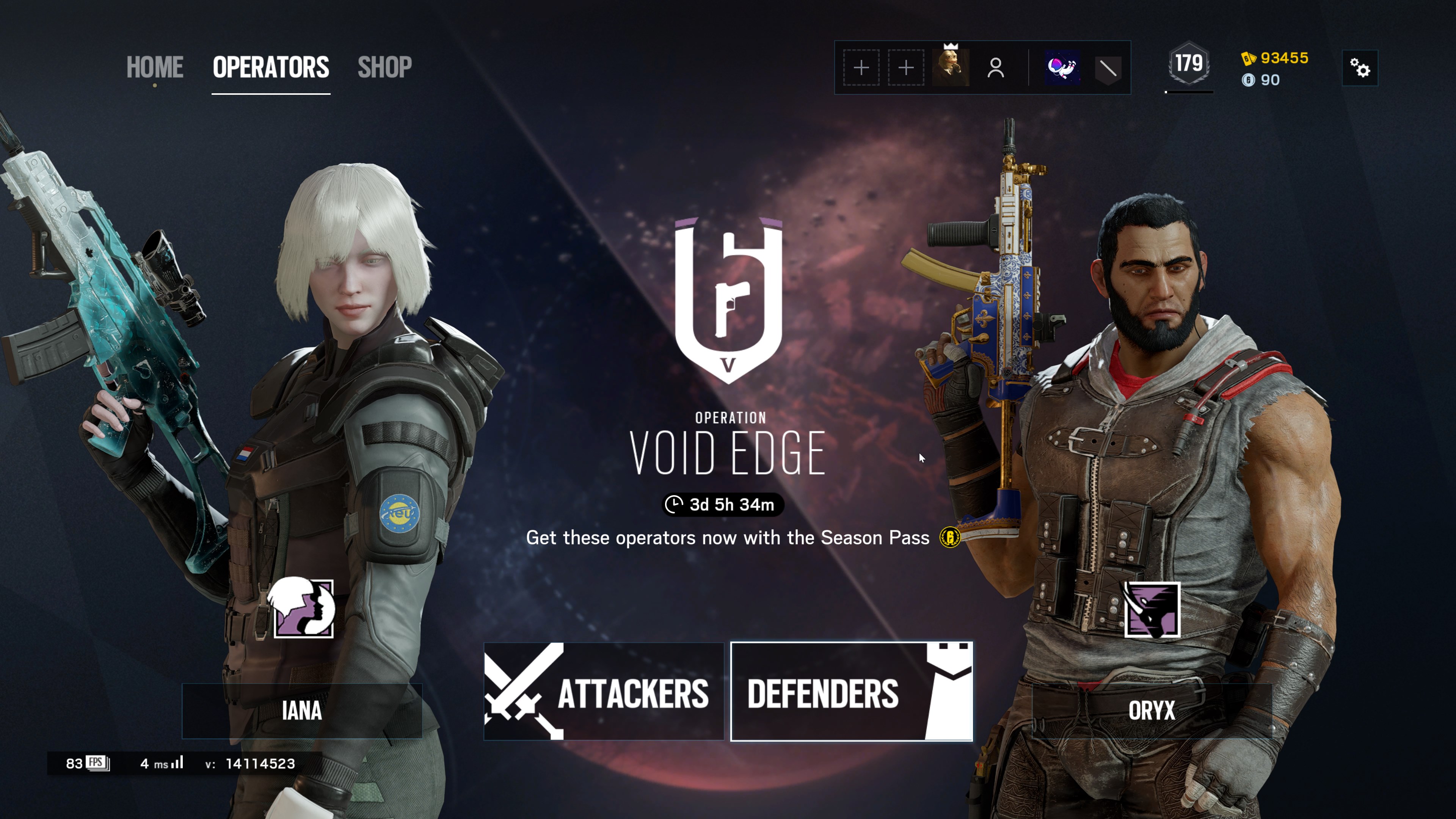The height and width of the screenshot is (819, 1456).
Task: Select the IANA operator label
Action: [x=302, y=711]
